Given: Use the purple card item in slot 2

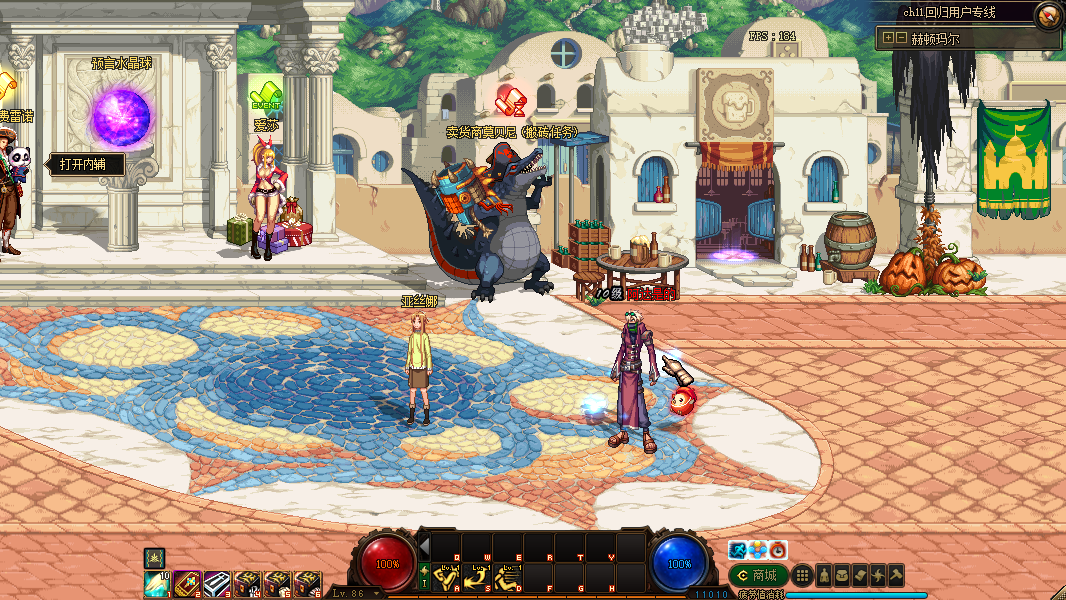Looking at the screenshot, I should click(187, 583).
